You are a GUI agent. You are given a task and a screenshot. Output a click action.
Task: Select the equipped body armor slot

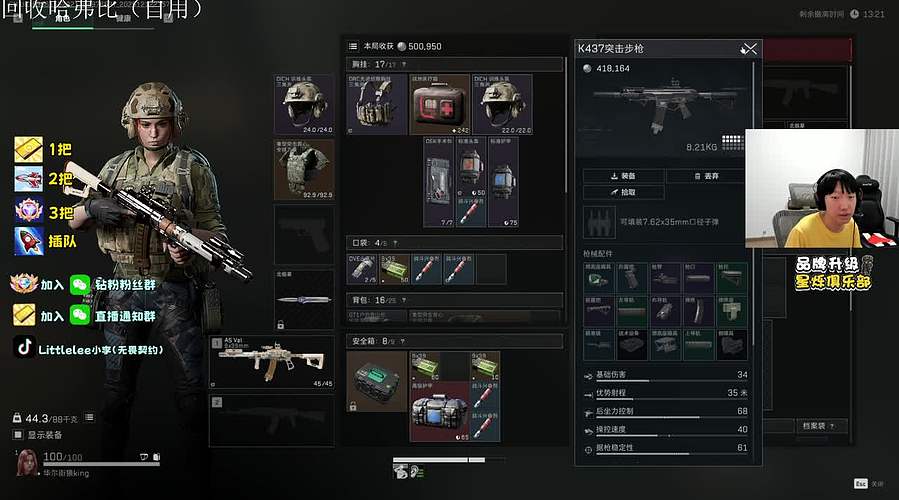click(305, 169)
